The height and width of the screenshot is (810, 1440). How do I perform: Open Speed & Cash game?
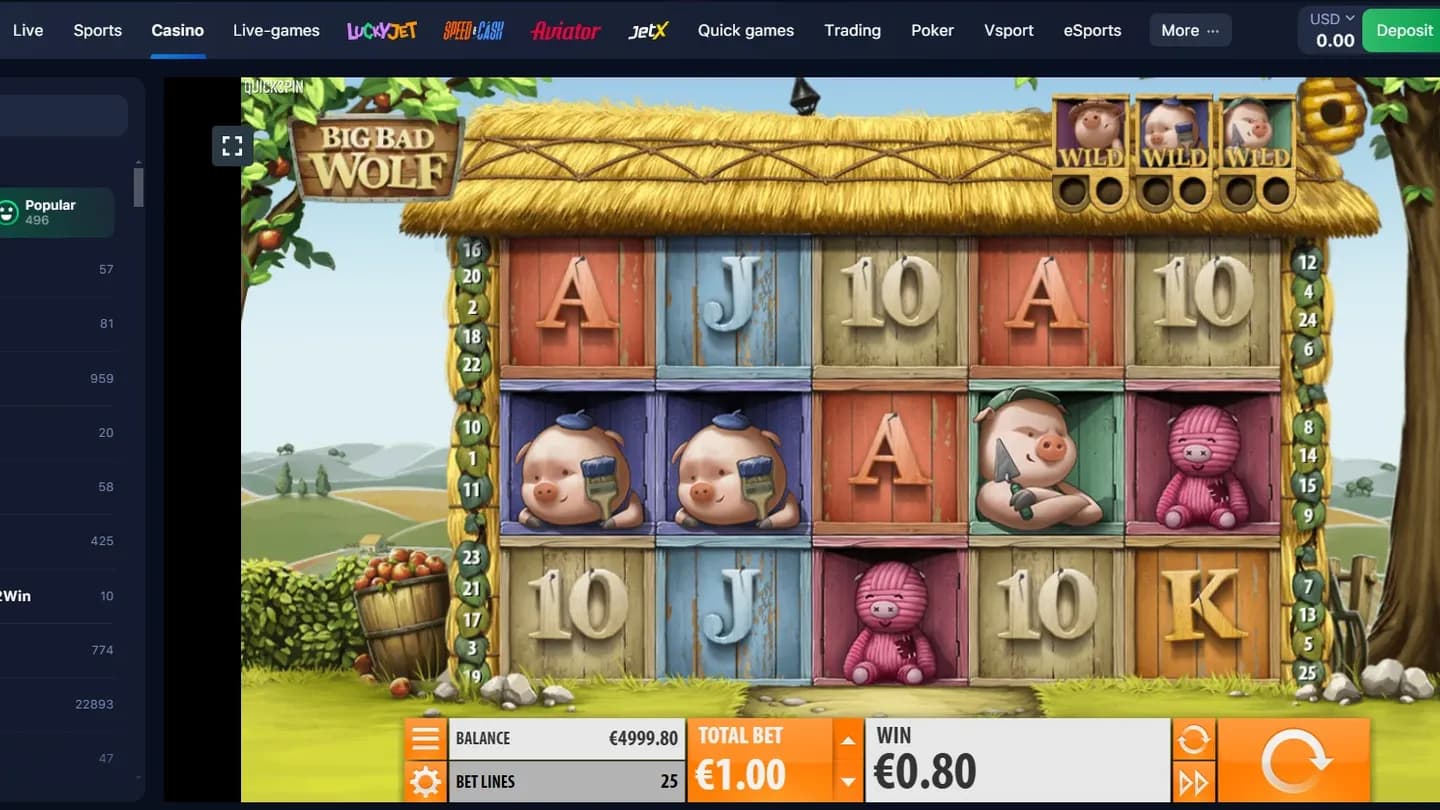(472, 30)
